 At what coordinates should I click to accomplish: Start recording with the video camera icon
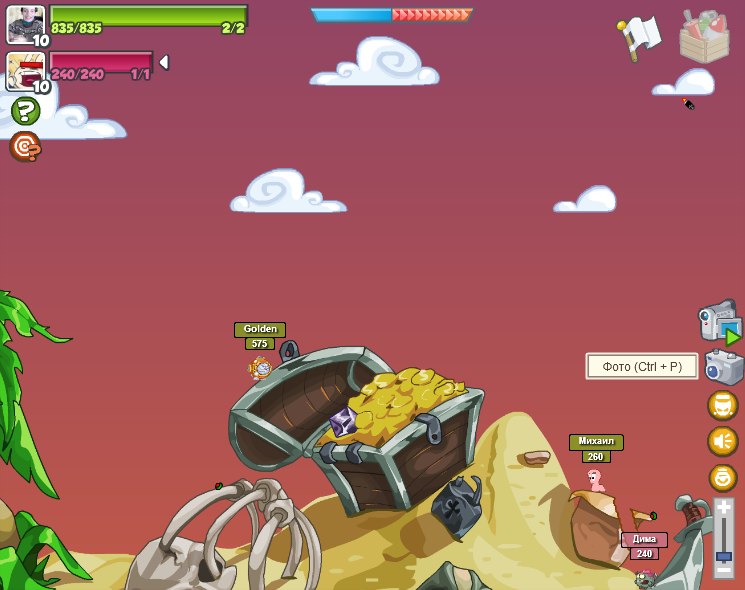coord(719,322)
